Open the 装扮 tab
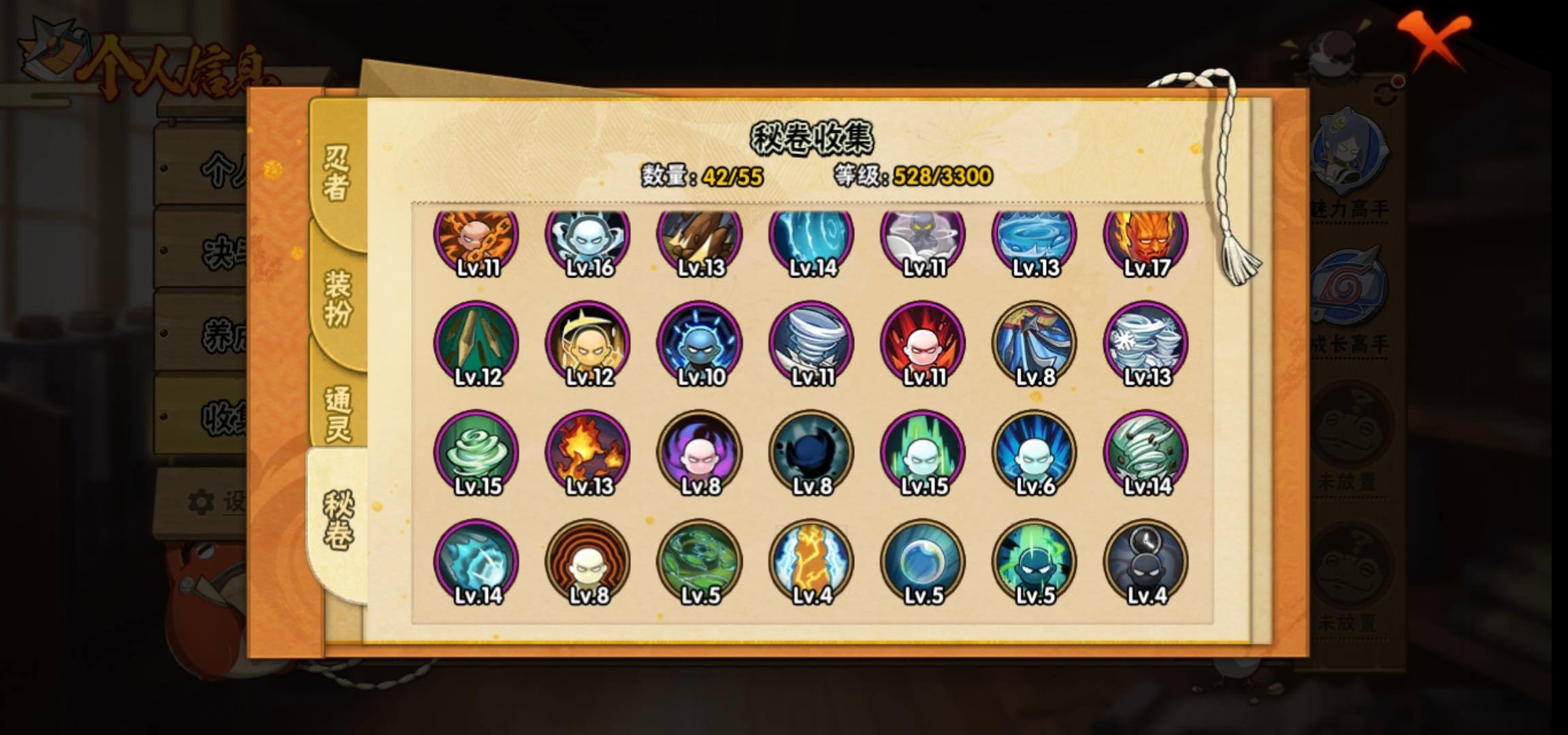 338,297
